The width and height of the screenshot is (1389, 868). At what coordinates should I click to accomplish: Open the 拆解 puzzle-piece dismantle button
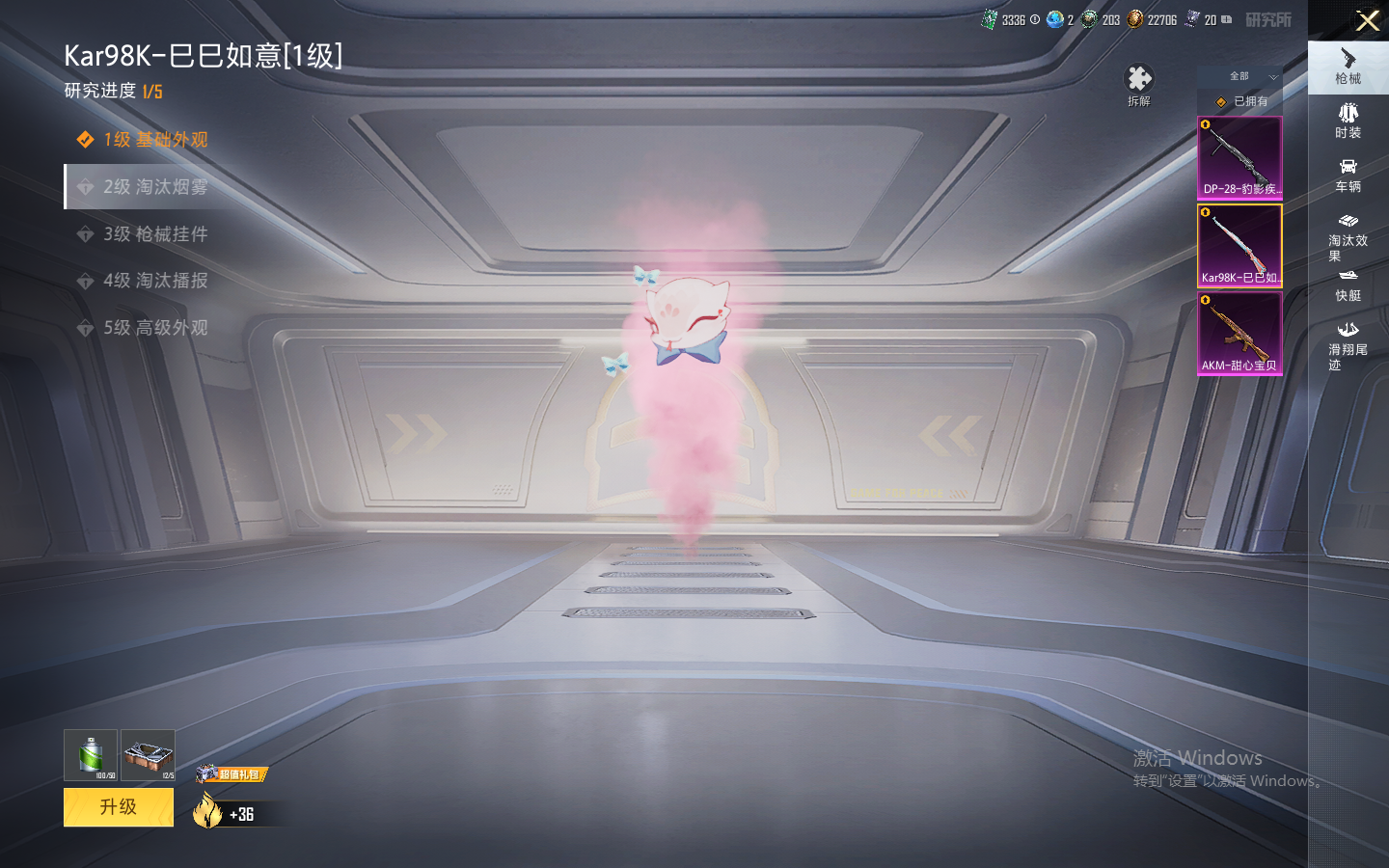point(1139,83)
